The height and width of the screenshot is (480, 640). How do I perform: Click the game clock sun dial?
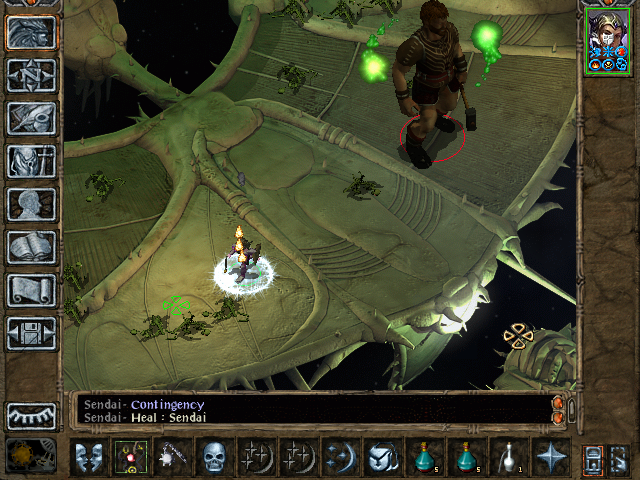pos(25,456)
